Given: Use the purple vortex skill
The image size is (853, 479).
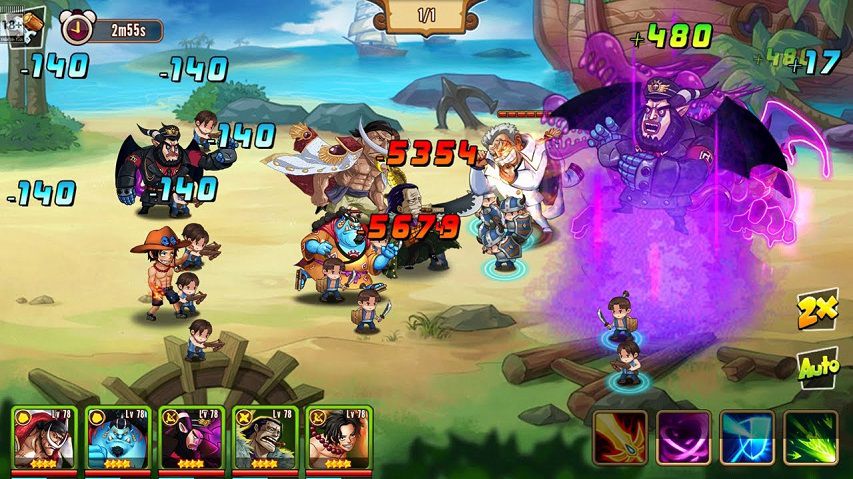Looking at the screenshot, I should point(683,437).
